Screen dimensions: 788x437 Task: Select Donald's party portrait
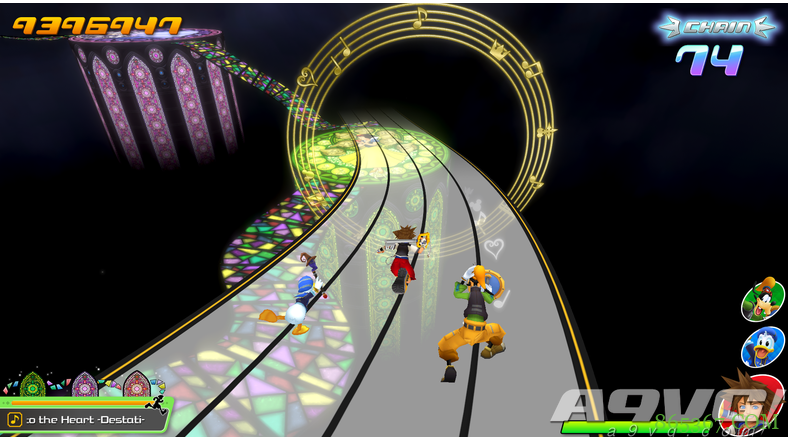(762, 346)
